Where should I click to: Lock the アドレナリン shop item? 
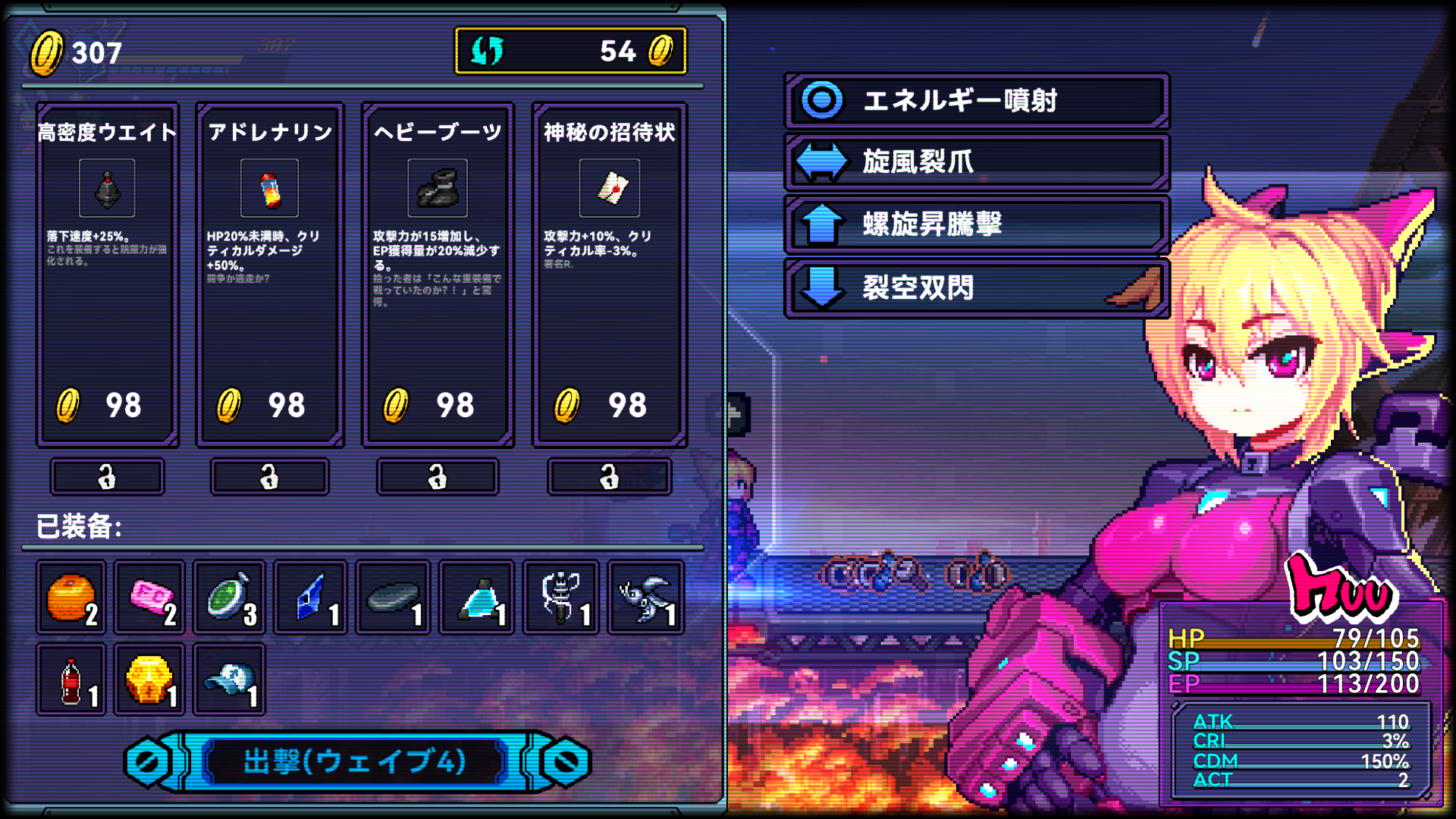tap(270, 477)
